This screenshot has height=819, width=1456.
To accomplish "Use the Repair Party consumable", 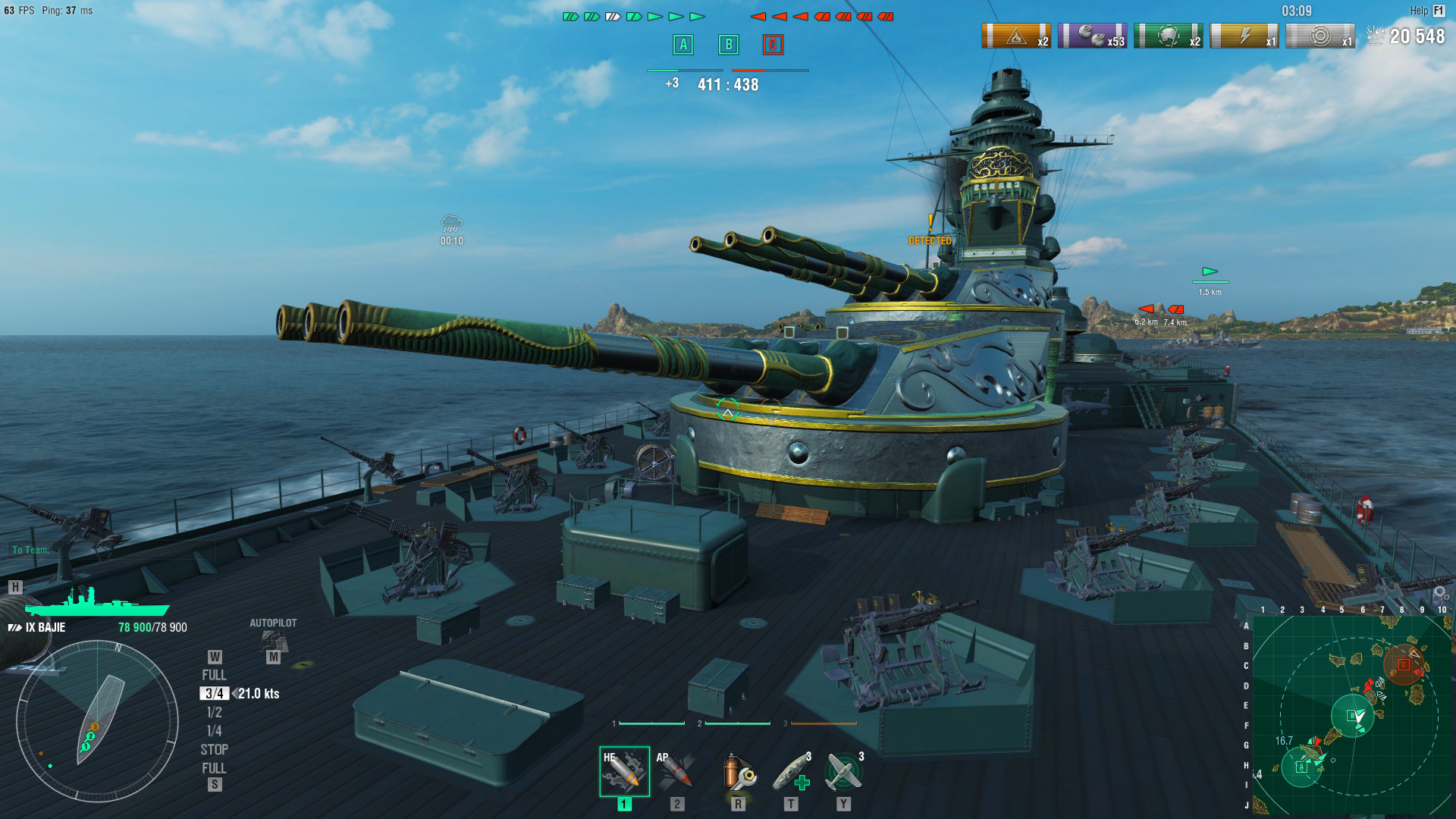I will click(791, 773).
